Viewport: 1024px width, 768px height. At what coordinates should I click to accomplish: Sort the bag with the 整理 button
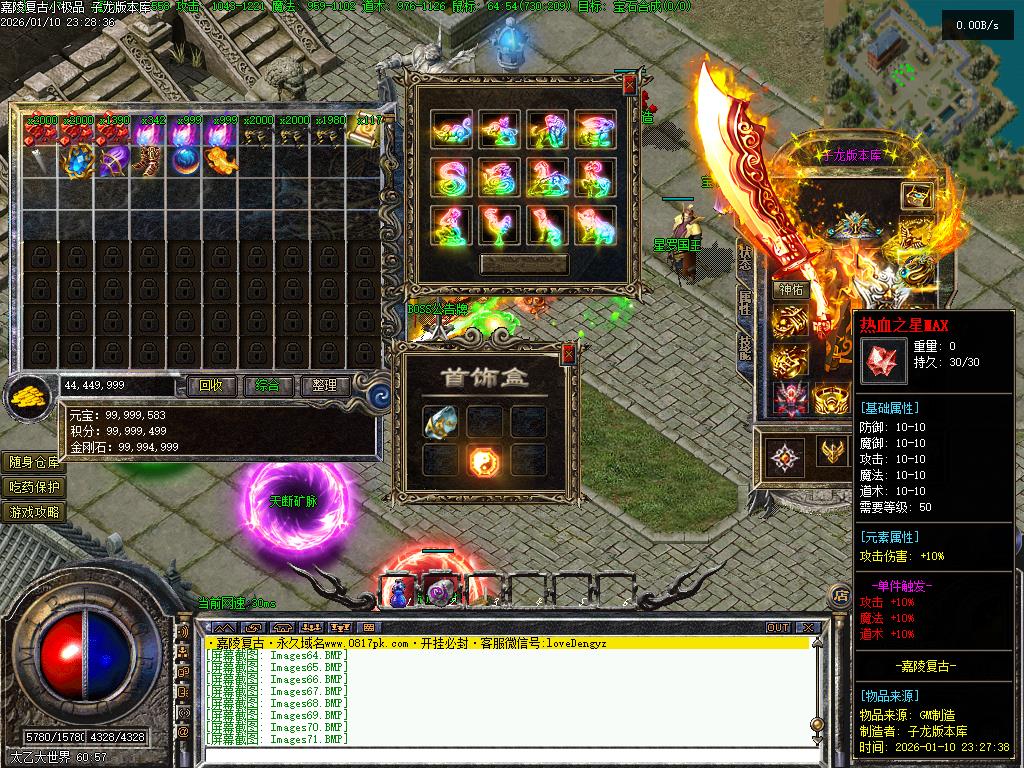tap(324, 385)
